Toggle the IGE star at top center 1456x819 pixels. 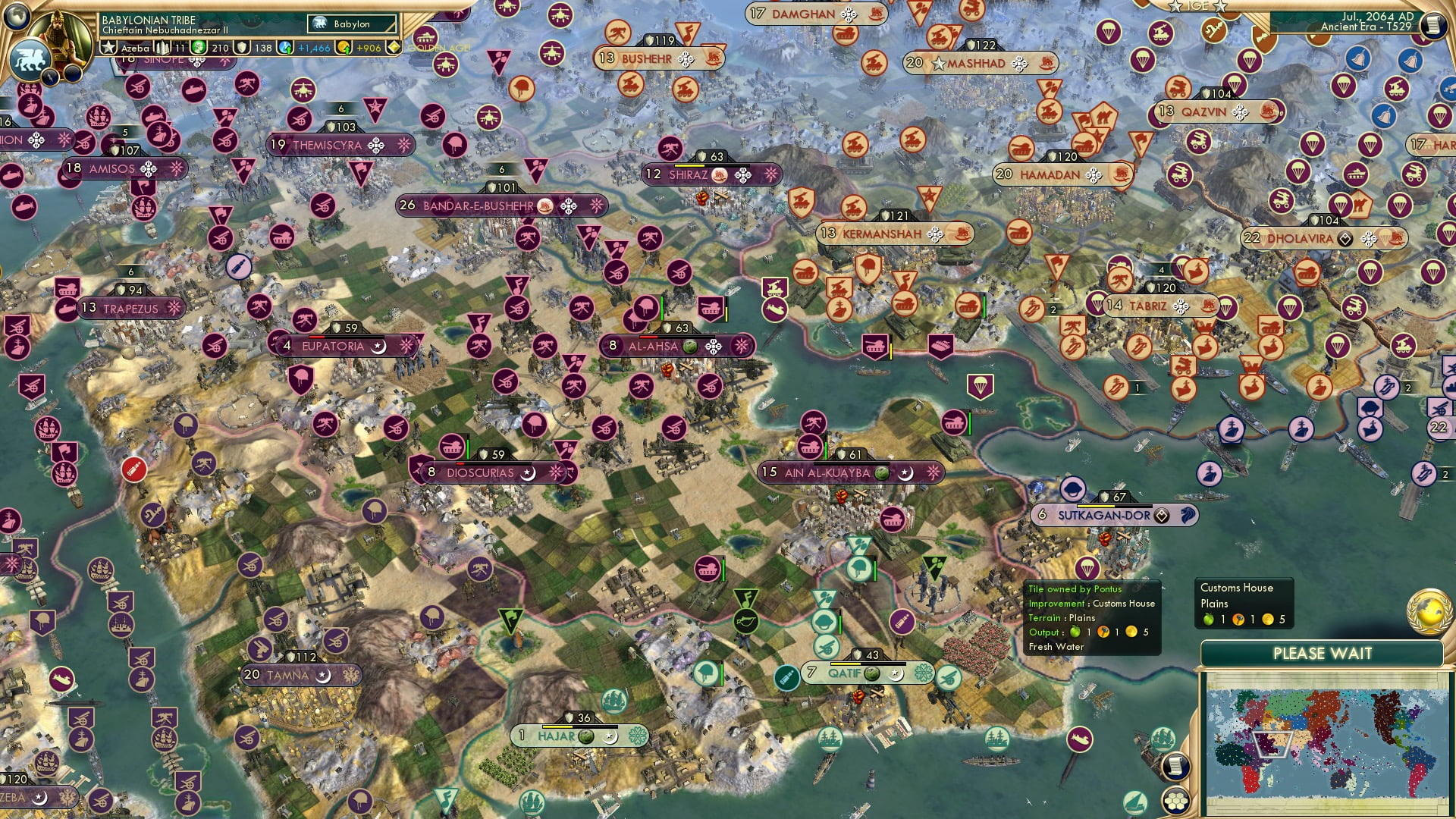[x=1175, y=7]
